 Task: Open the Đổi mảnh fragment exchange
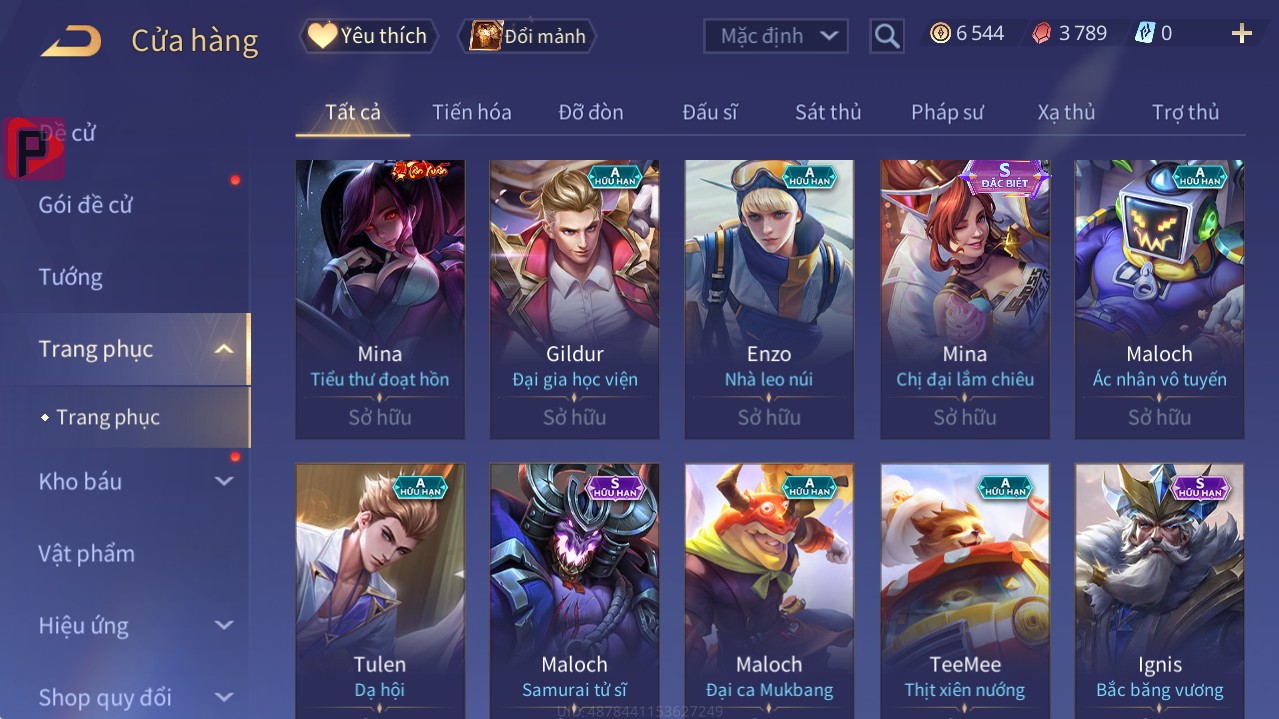[x=528, y=36]
